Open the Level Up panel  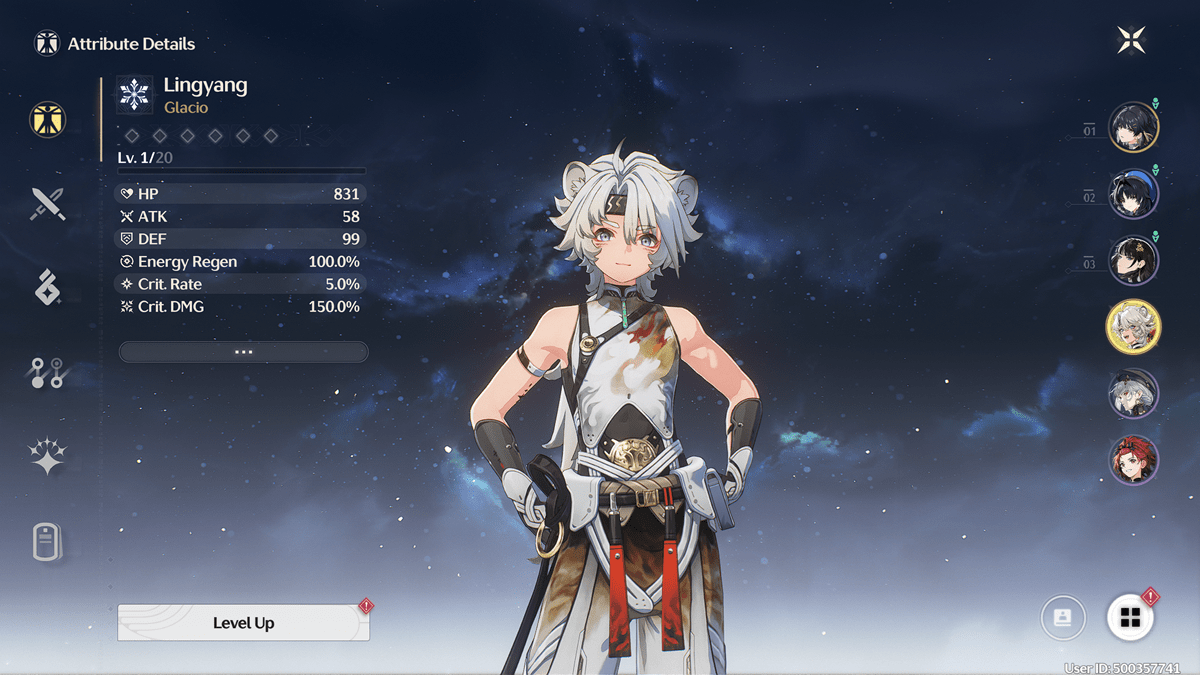[x=243, y=622]
